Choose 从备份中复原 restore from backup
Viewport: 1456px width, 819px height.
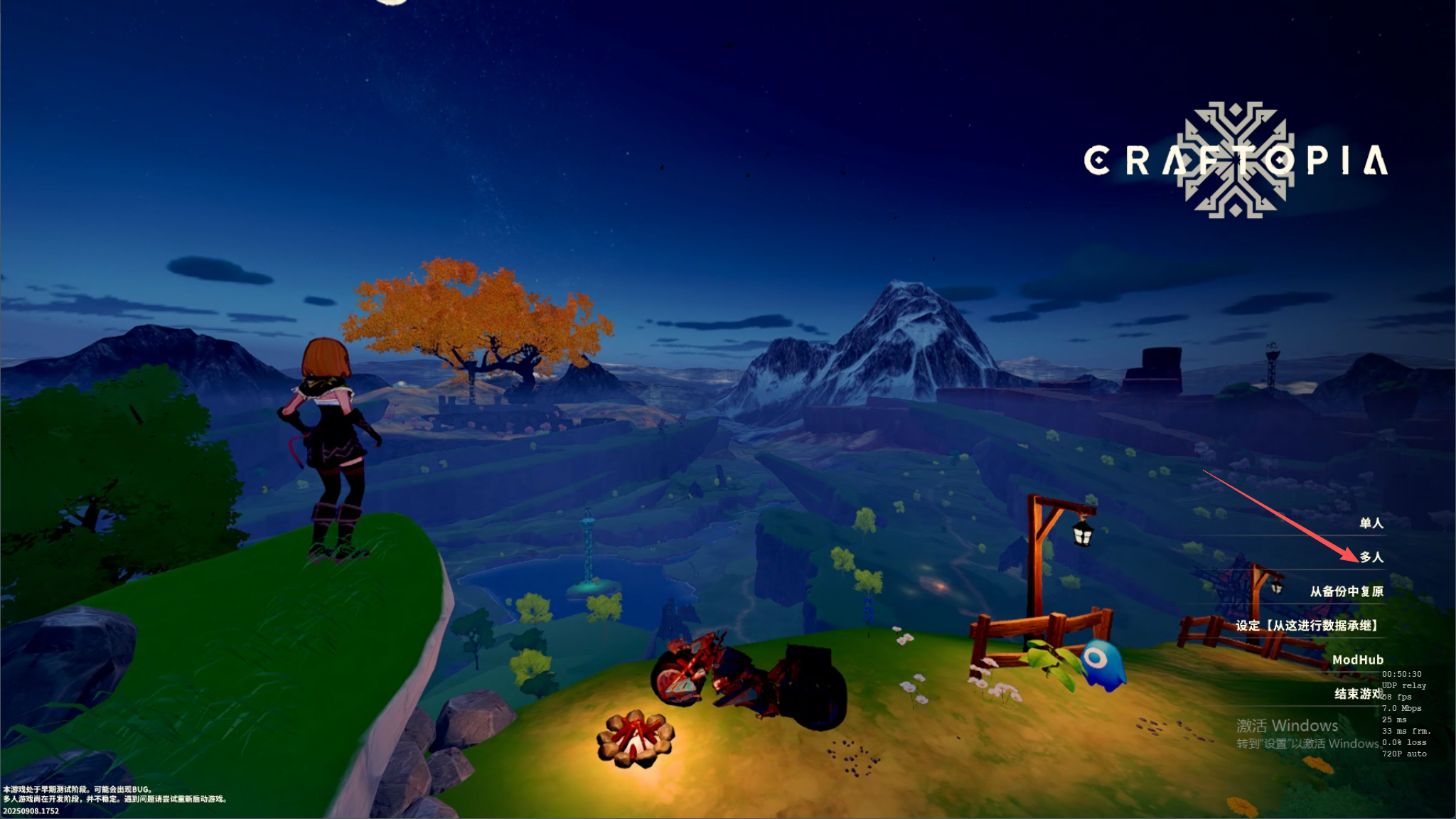pos(1347,591)
